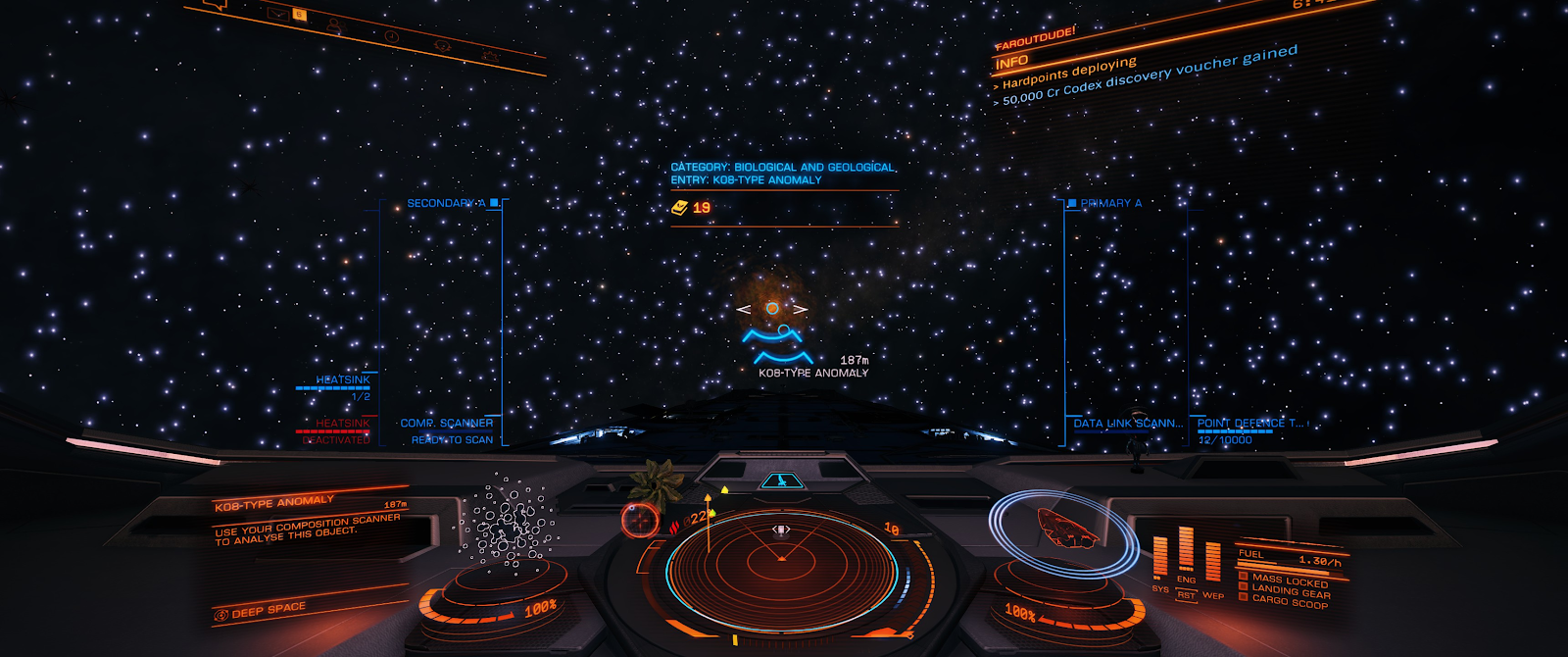1568x657 pixels.
Task: Open the inbox envelope icon in comms panel
Action: point(278,14)
